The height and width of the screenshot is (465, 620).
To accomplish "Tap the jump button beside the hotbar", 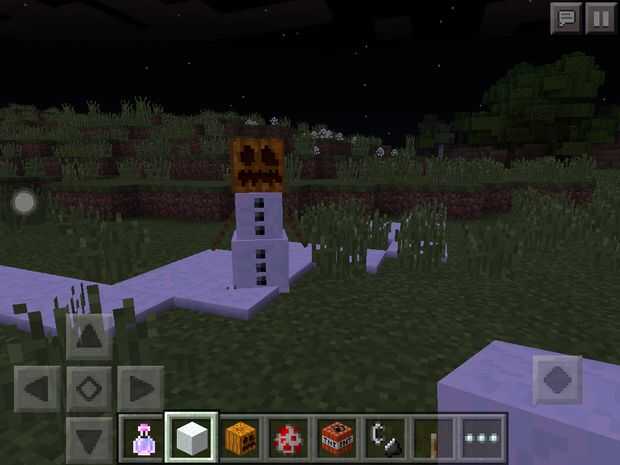I will pyautogui.click(x=556, y=379).
